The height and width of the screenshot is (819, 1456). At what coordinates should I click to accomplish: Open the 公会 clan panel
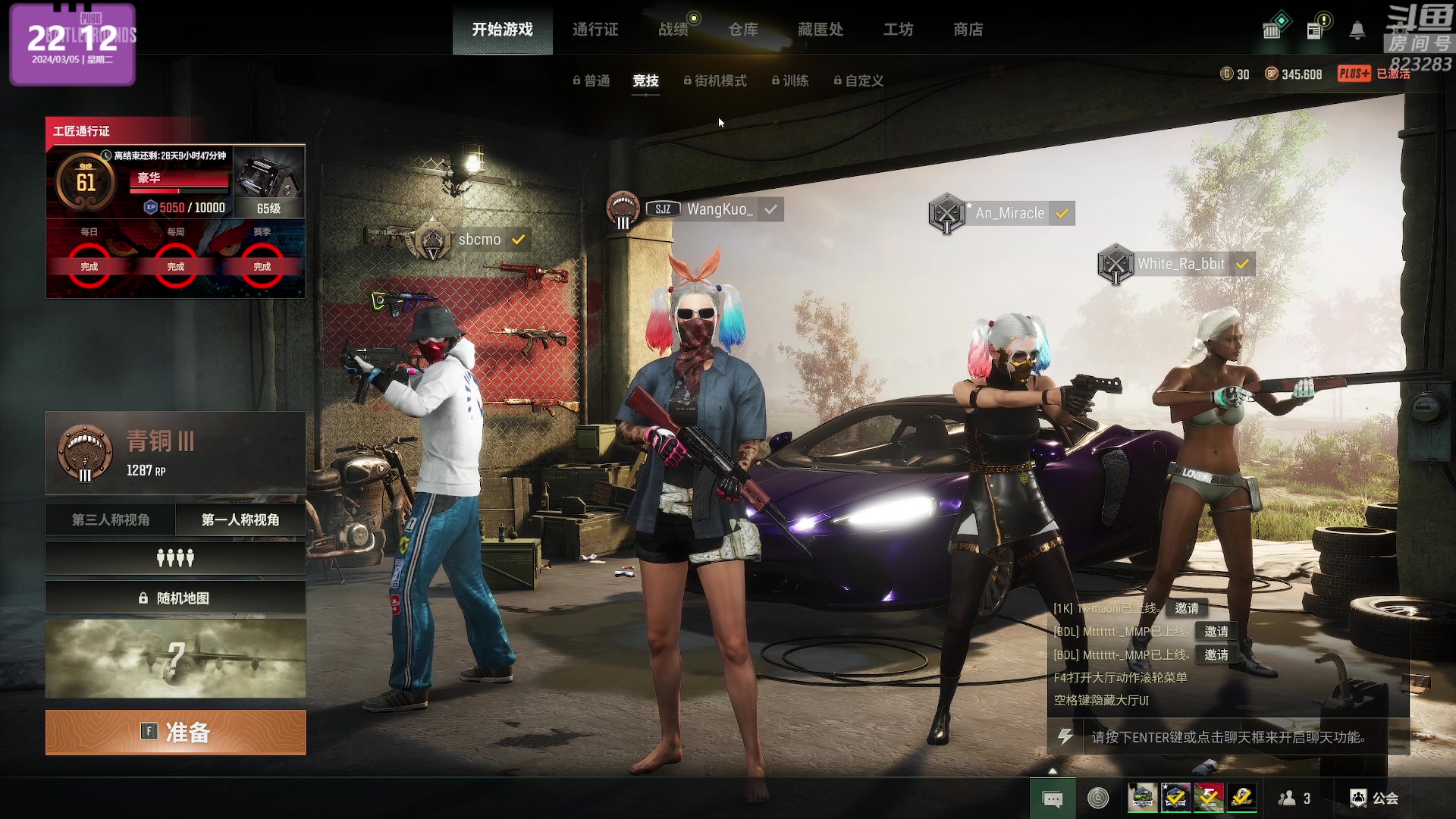[x=1375, y=798]
